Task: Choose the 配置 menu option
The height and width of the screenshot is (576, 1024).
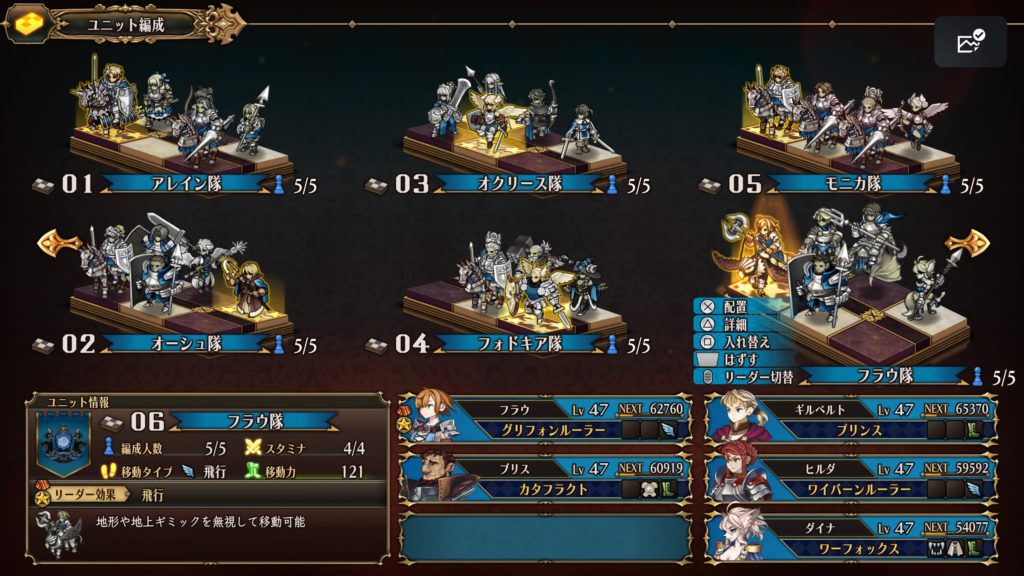Action: (733, 307)
